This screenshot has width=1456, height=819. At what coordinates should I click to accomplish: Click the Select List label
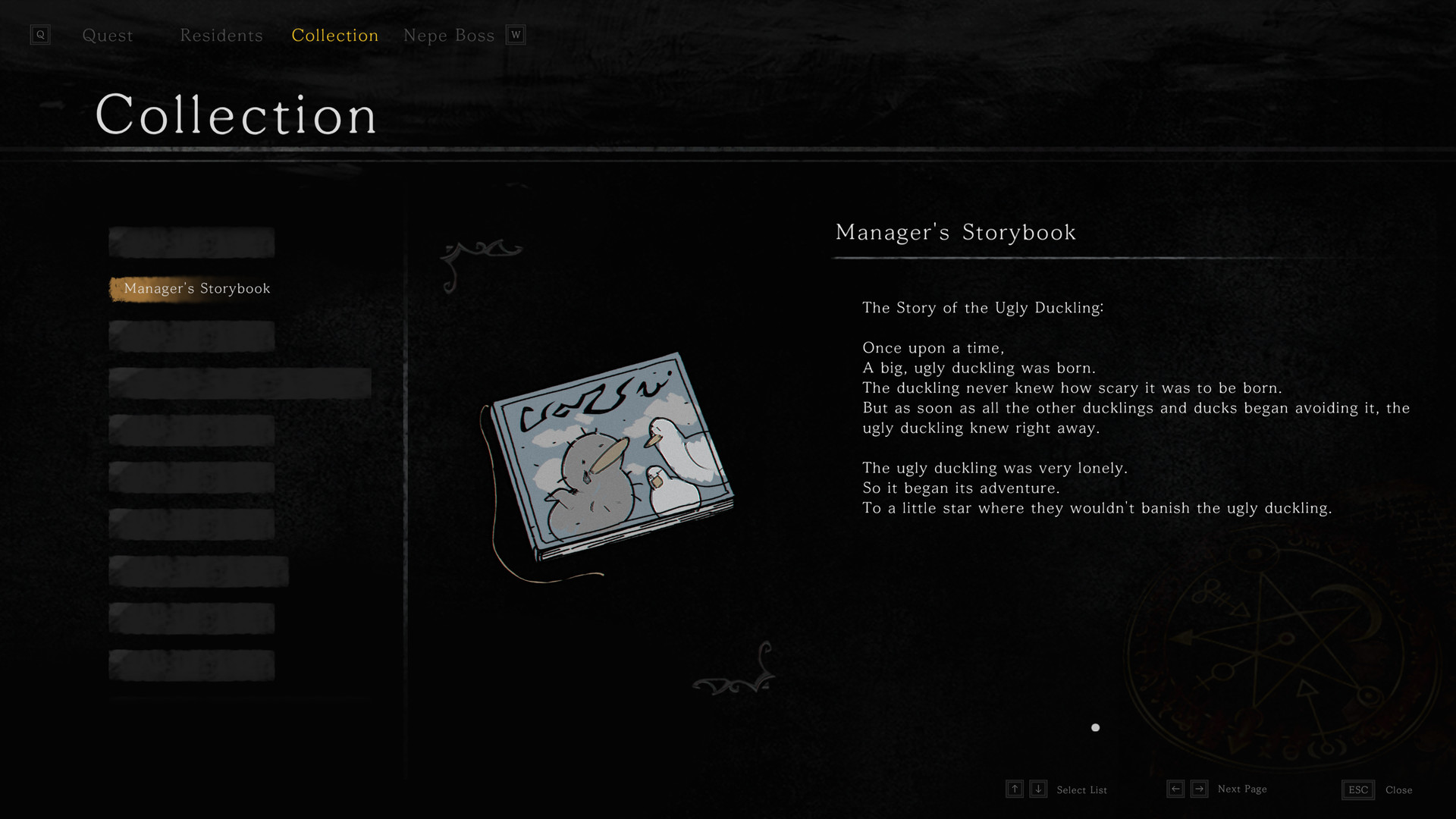1082,789
